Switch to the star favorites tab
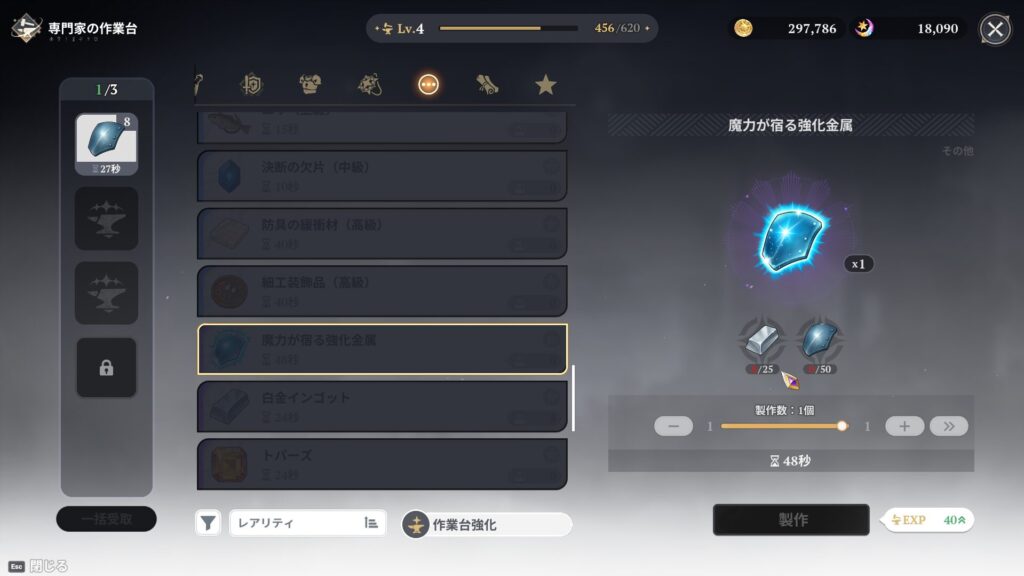The height and width of the screenshot is (576, 1024). 545,85
